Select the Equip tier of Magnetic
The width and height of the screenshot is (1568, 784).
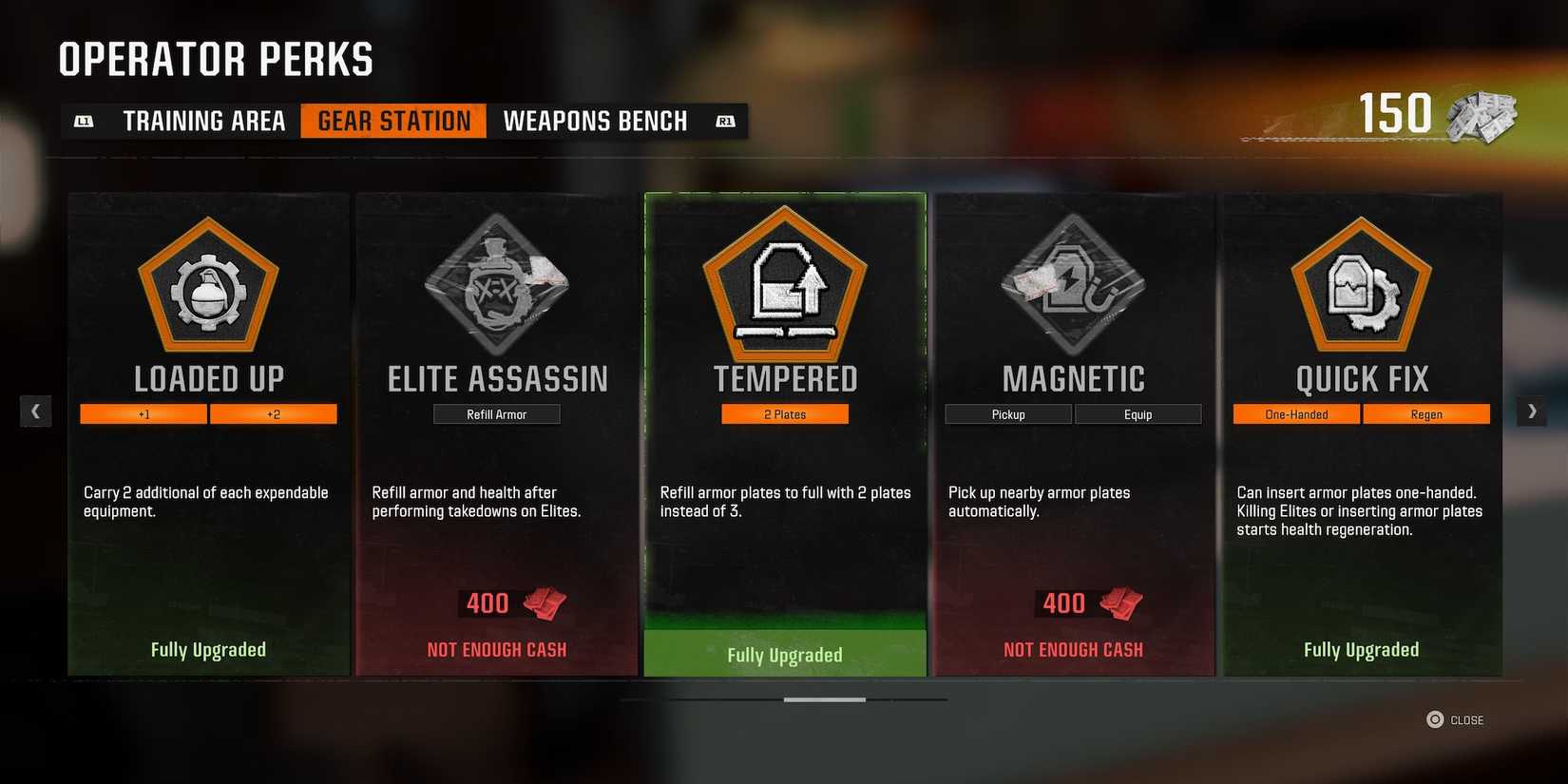[1138, 413]
